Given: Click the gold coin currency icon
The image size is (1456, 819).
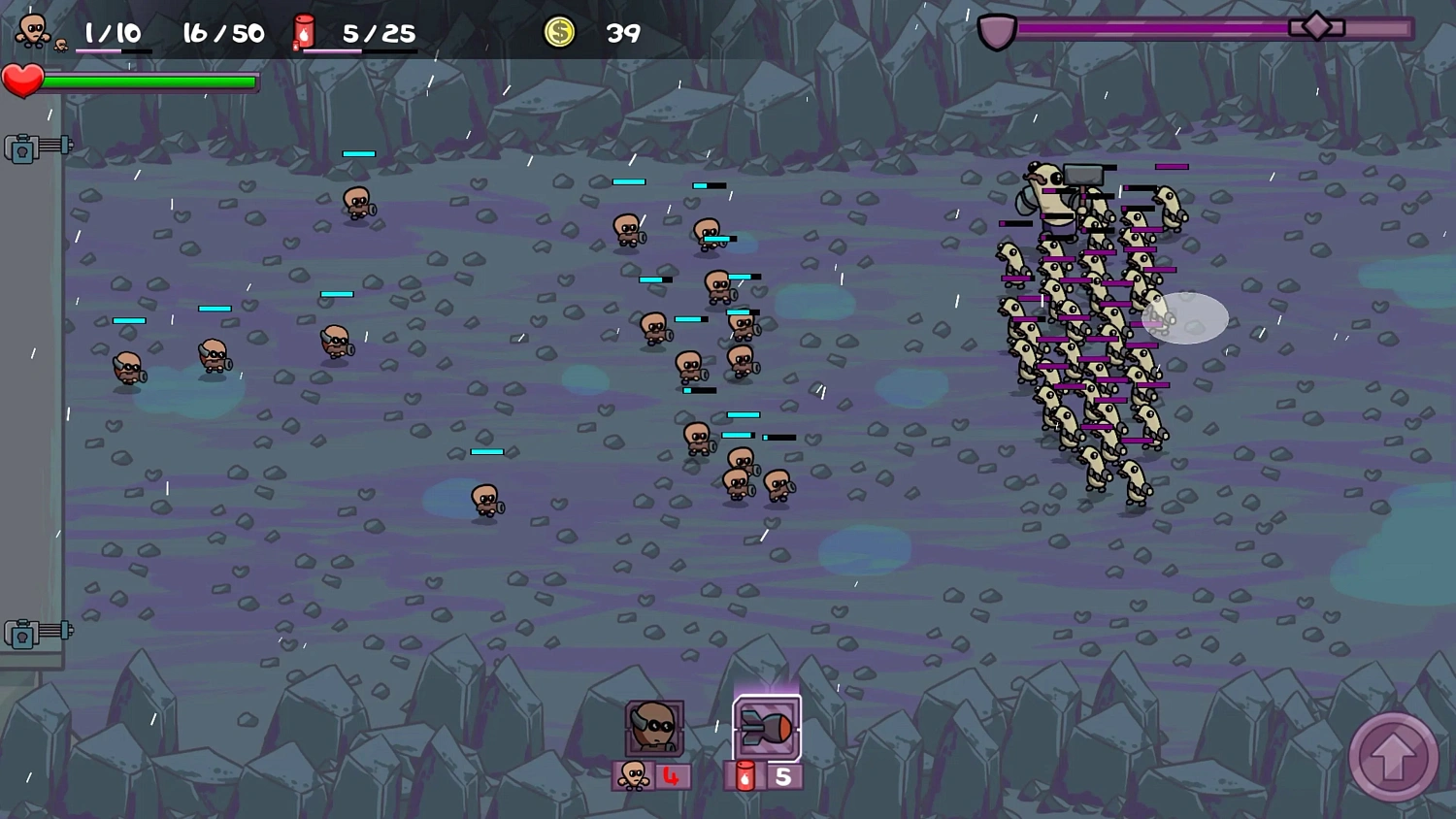Looking at the screenshot, I should click(559, 32).
